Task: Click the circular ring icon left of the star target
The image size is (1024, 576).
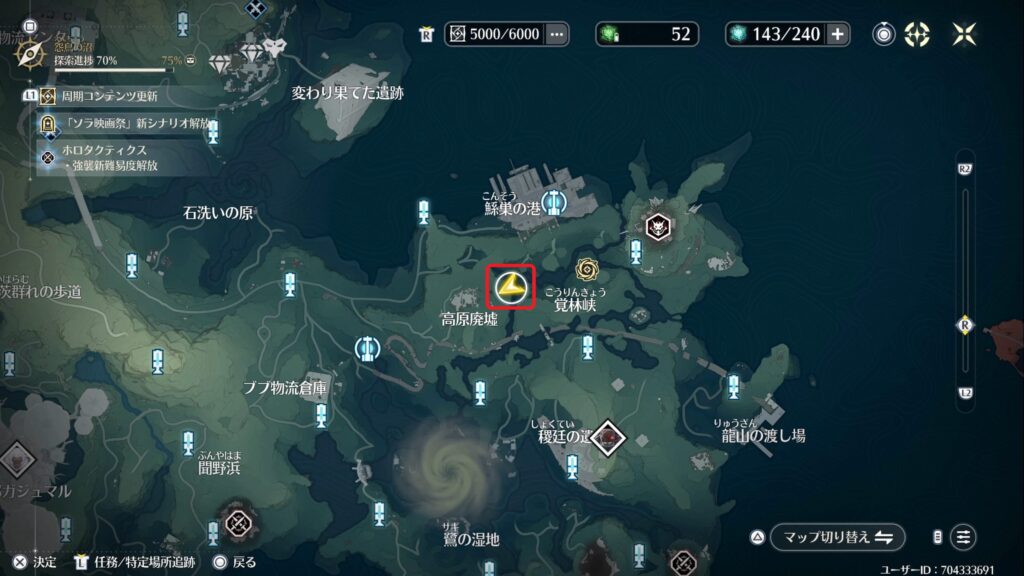Action: click(x=884, y=34)
